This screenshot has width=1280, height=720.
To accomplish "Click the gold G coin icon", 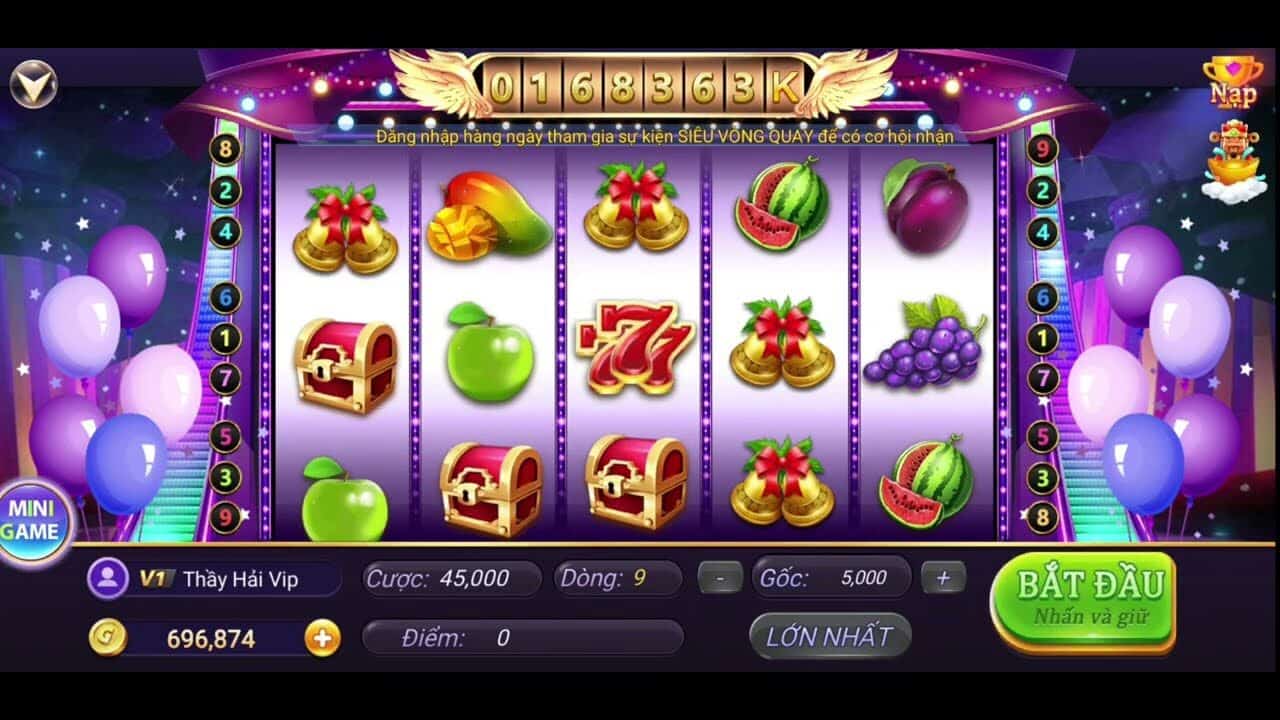I will 109,637.
